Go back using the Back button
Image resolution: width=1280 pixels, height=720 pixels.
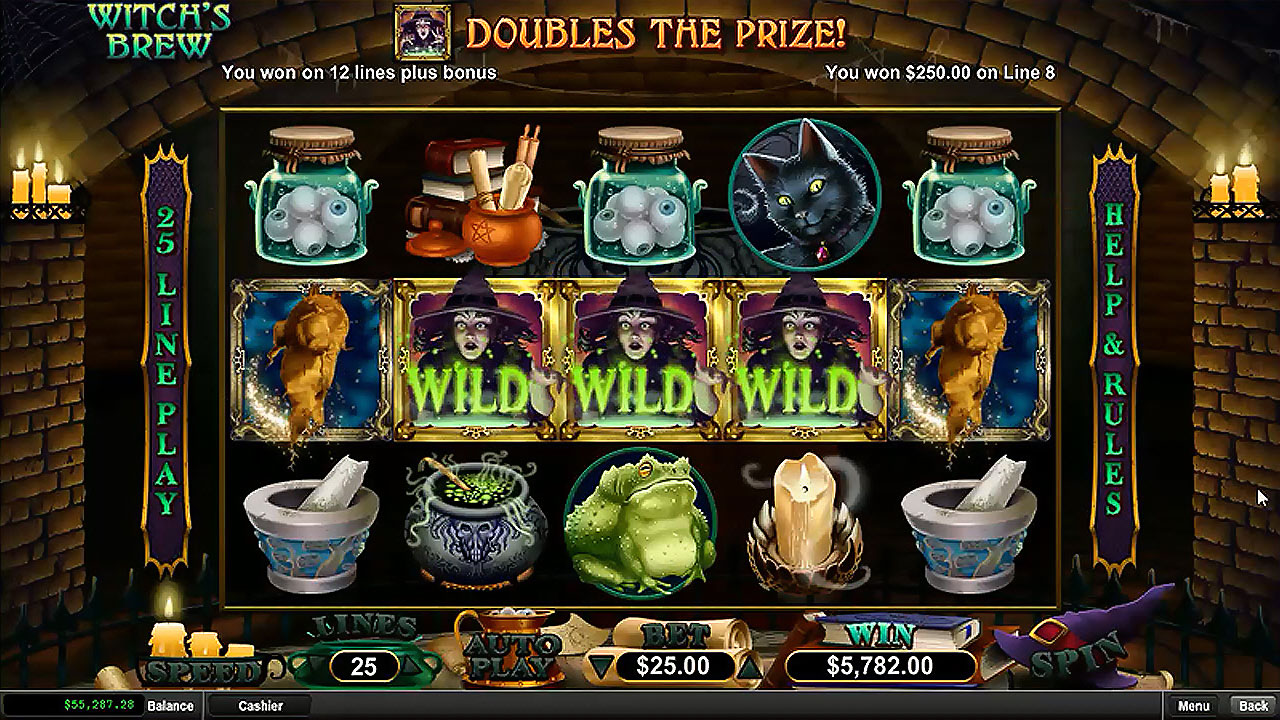coord(1253,706)
